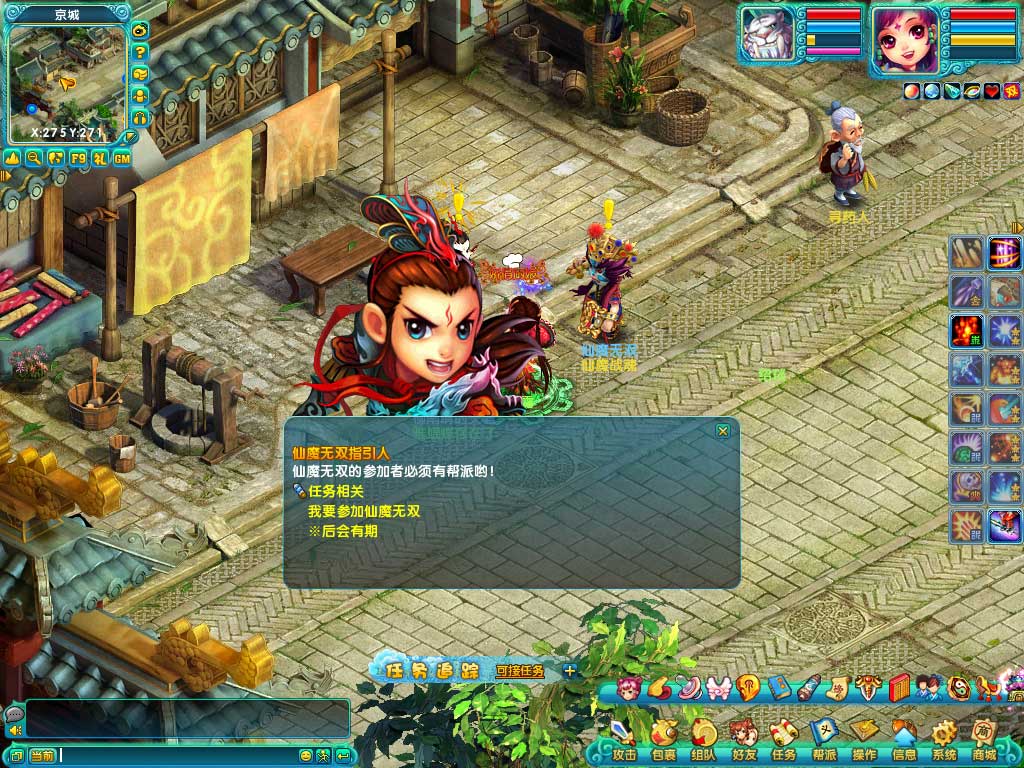Viewport: 1024px width, 768px height.
Task: Click the F9 button under the minimap
Action: 78,157
